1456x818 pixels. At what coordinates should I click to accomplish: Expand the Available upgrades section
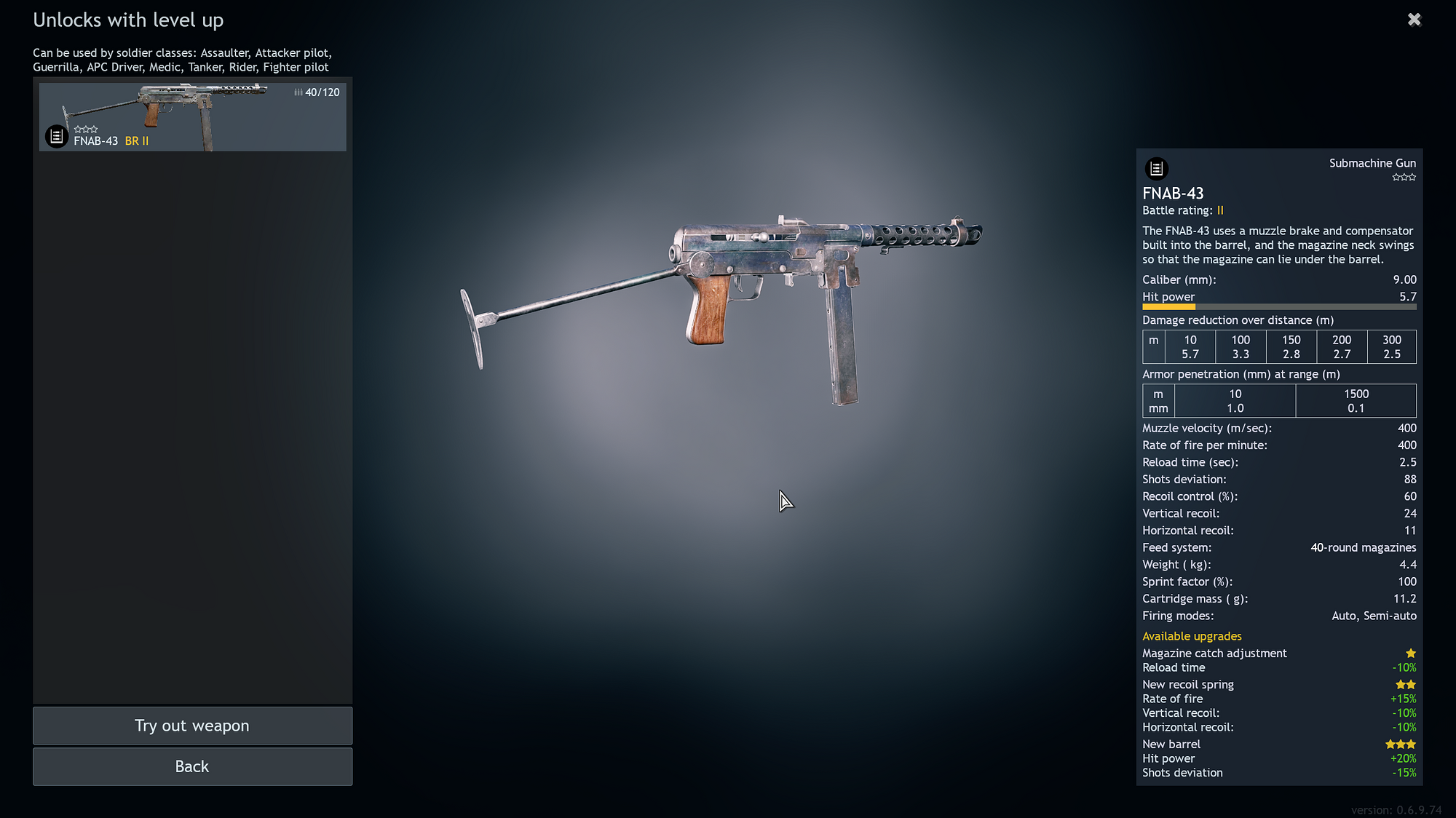point(1192,636)
